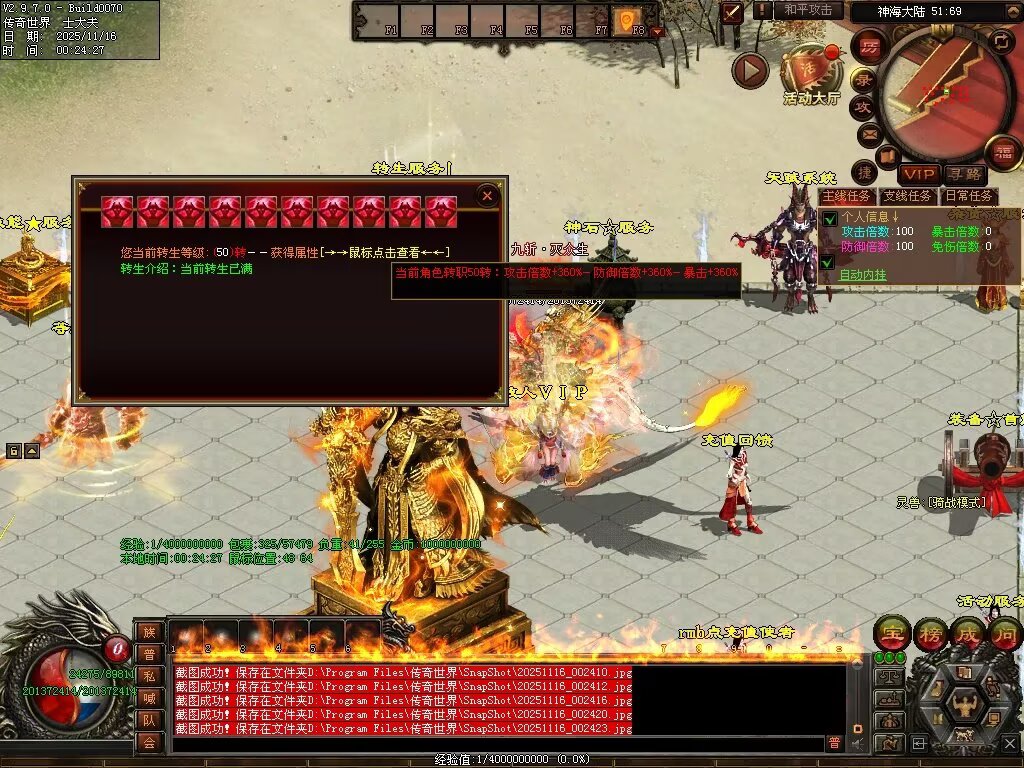
Task: Switch to the 主线任务 tab
Action: click(x=847, y=197)
